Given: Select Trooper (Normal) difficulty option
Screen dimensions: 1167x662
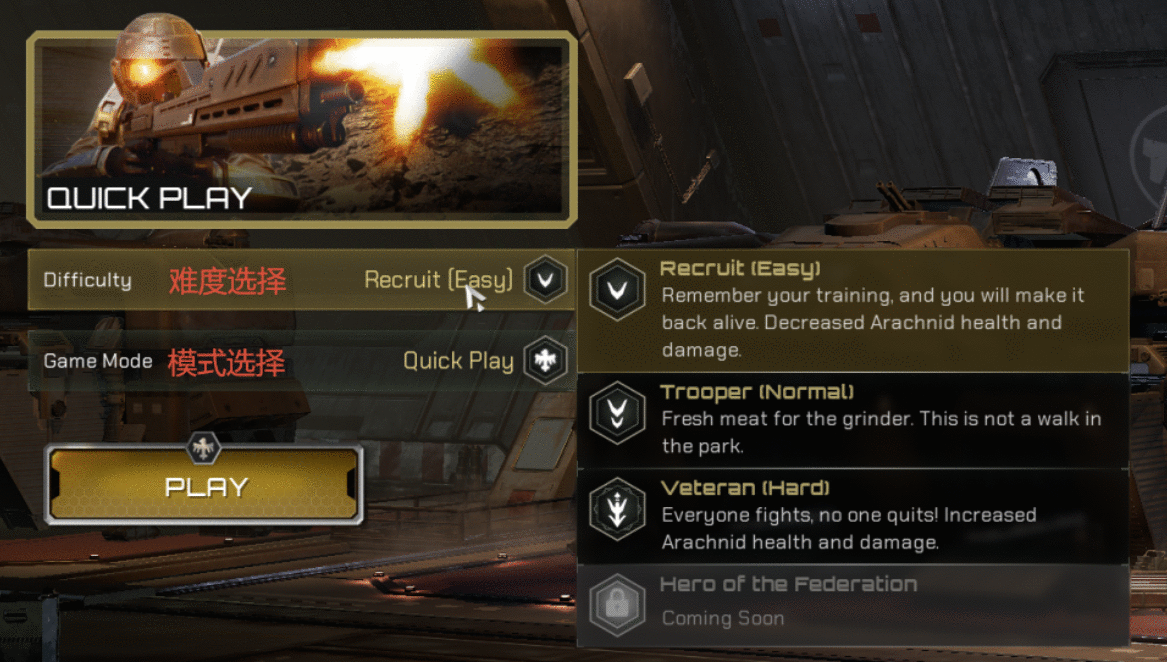Looking at the screenshot, I should click(x=852, y=419).
